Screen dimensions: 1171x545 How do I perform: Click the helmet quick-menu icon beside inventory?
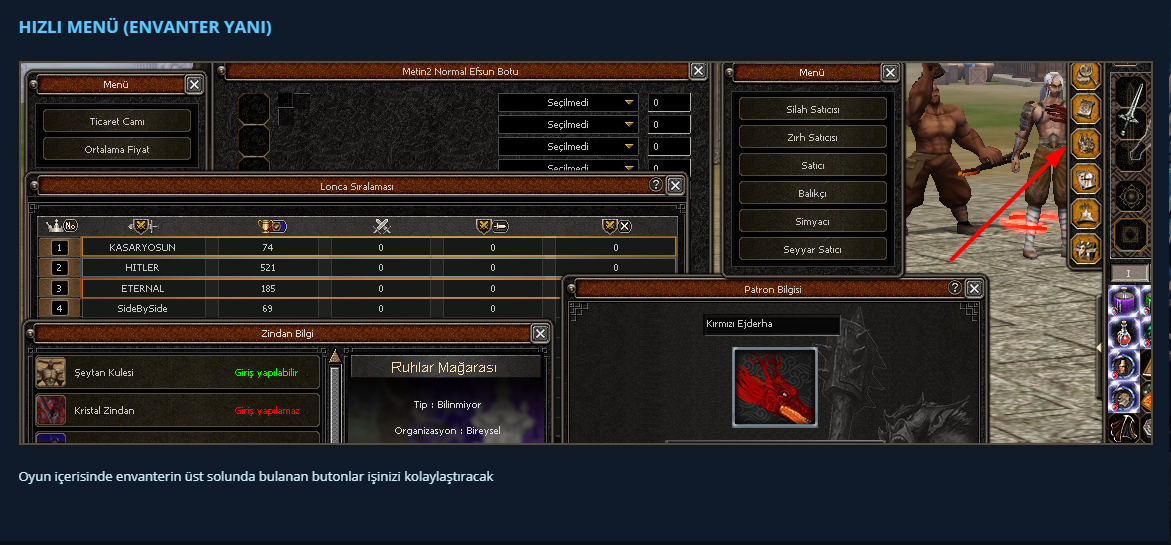click(1086, 179)
